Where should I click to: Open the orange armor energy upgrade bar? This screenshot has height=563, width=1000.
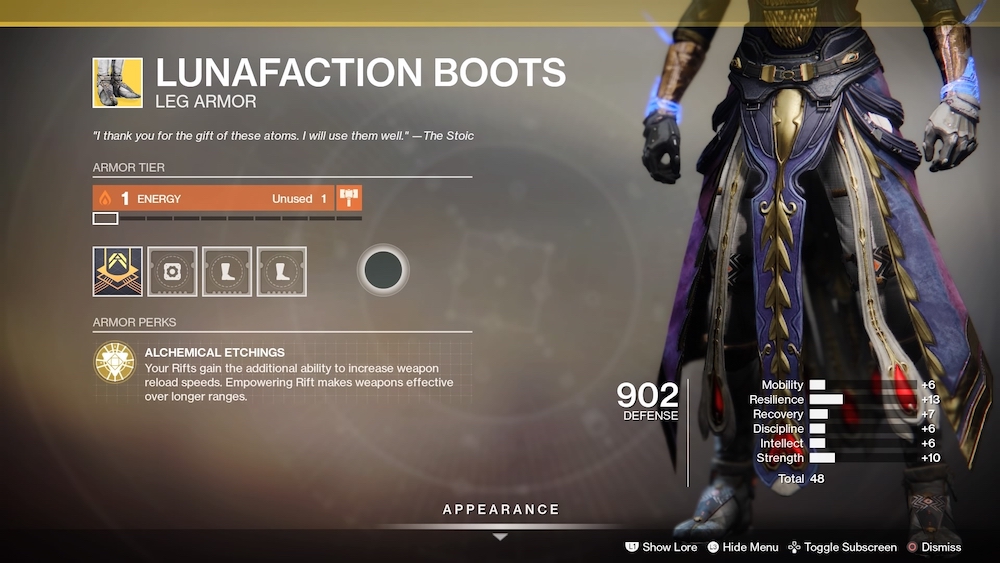point(214,198)
